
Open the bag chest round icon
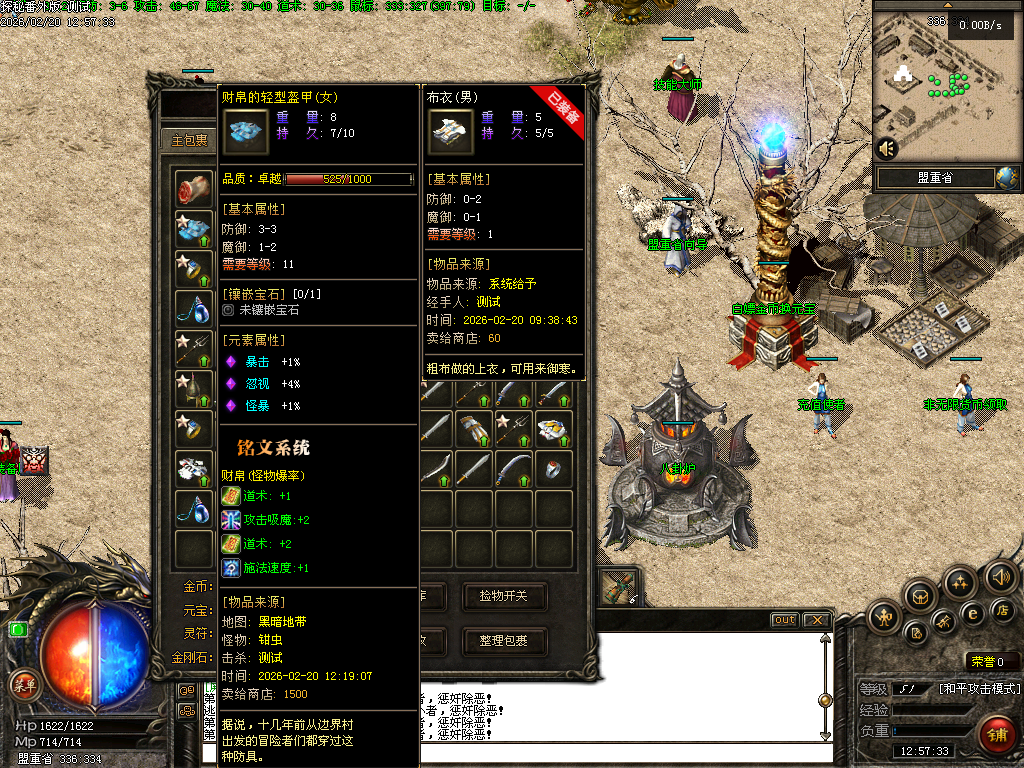[x=921, y=597]
